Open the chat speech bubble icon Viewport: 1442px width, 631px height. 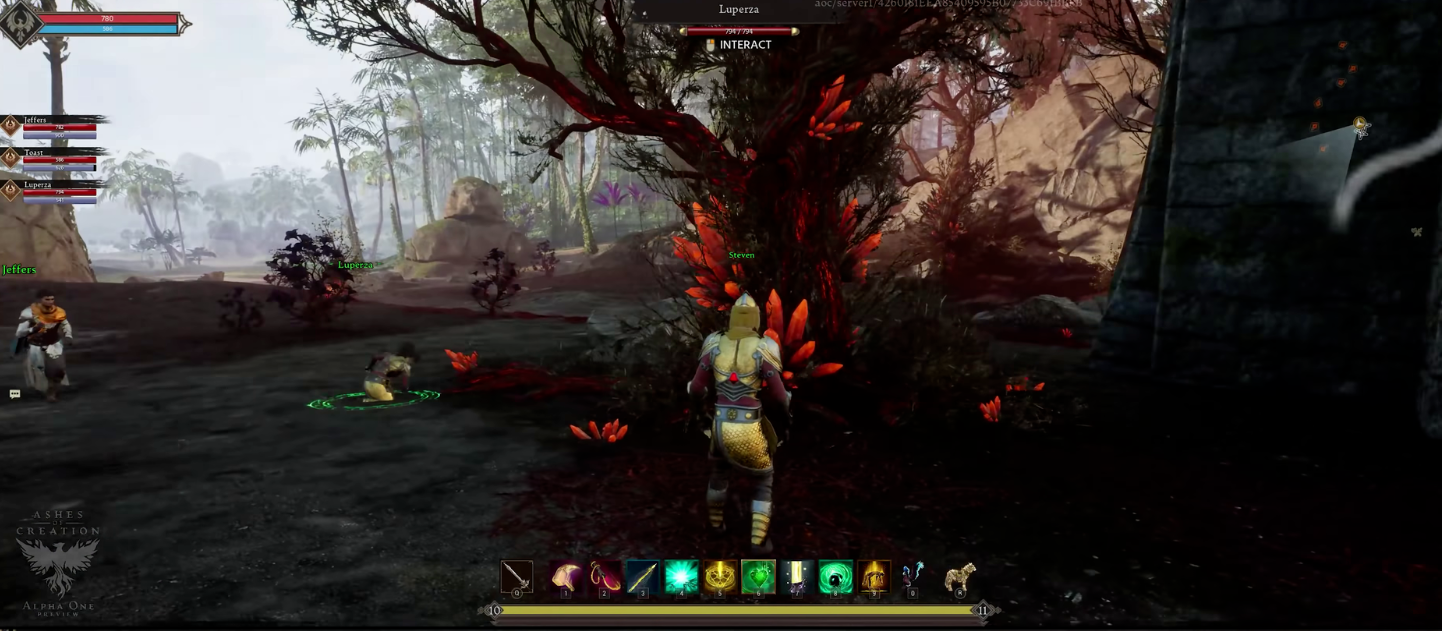point(15,394)
